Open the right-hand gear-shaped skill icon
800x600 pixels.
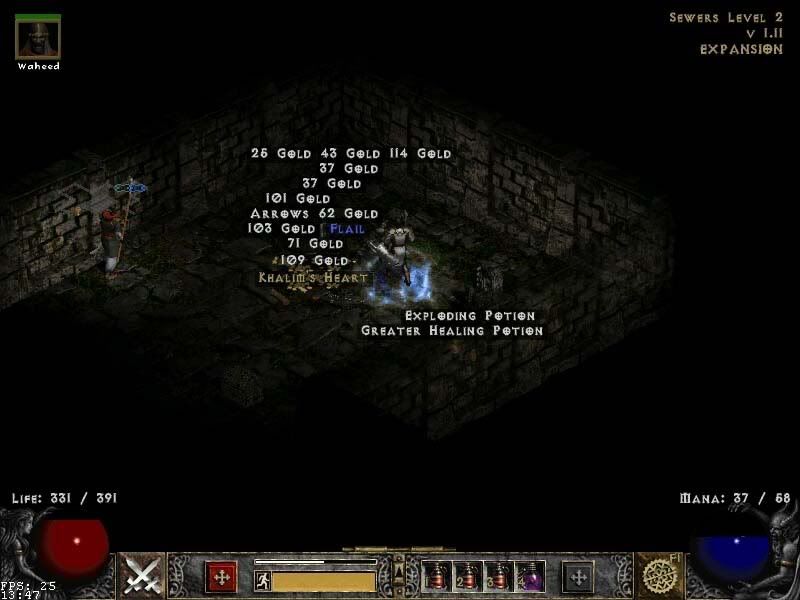pos(658,576)
